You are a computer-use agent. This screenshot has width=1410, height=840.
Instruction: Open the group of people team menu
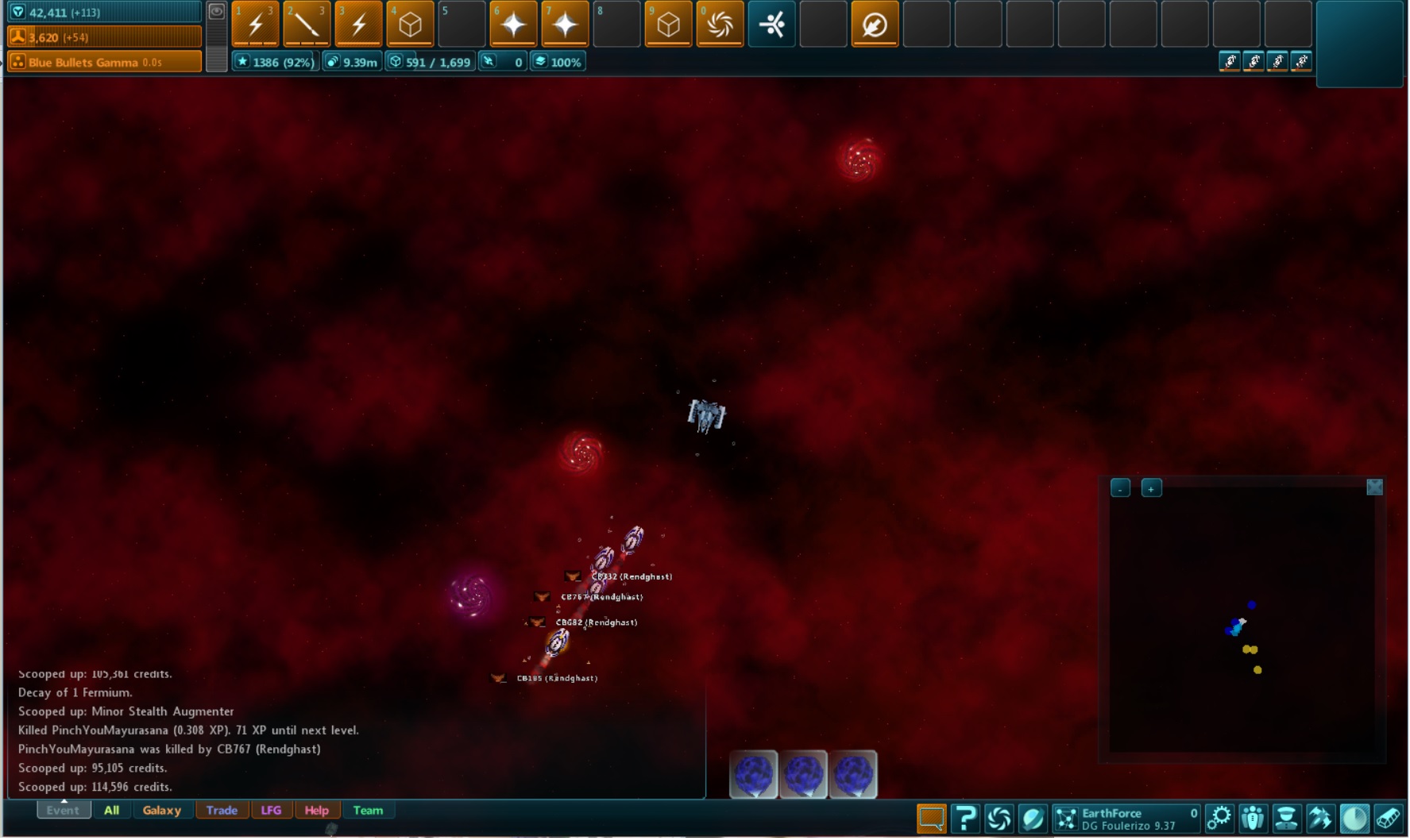click(1253, 818)
